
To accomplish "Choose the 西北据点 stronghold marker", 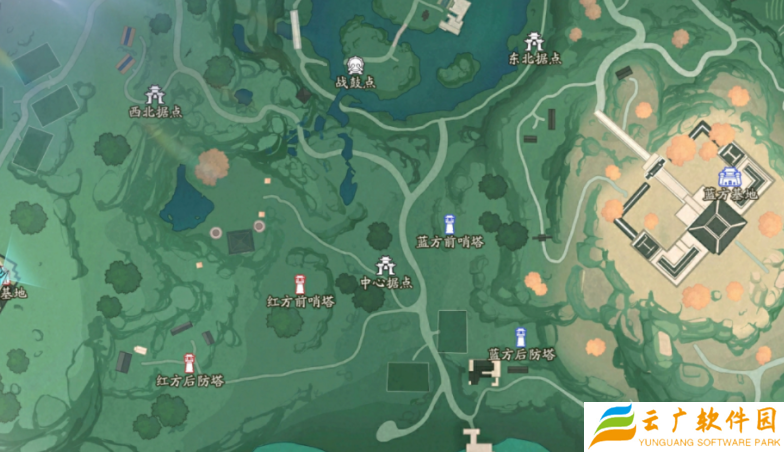I will point(155,96).
